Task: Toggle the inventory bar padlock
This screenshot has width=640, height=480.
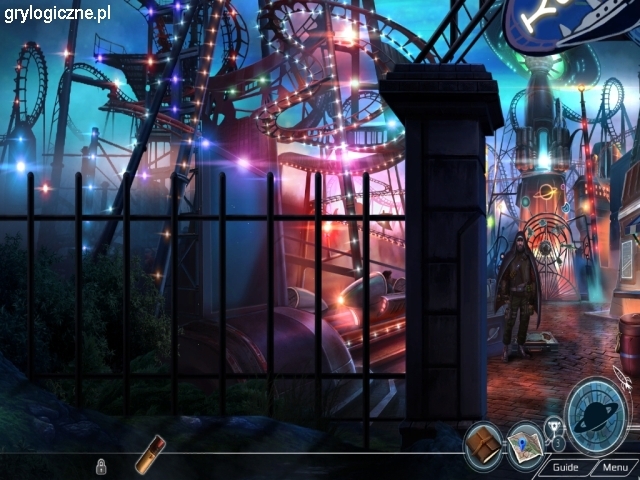Action: pyautogui.click(x=101, y=466)
